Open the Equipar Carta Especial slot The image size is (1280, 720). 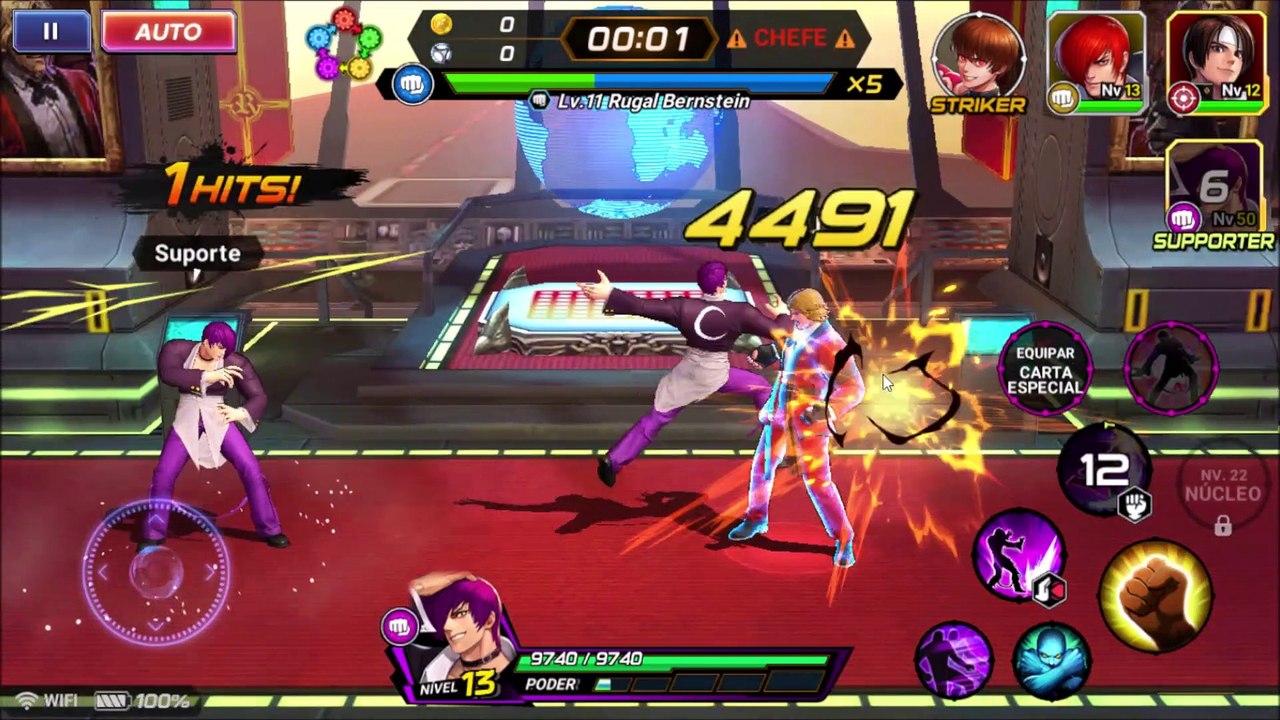pyautogui.click(x=1045, y=370)
